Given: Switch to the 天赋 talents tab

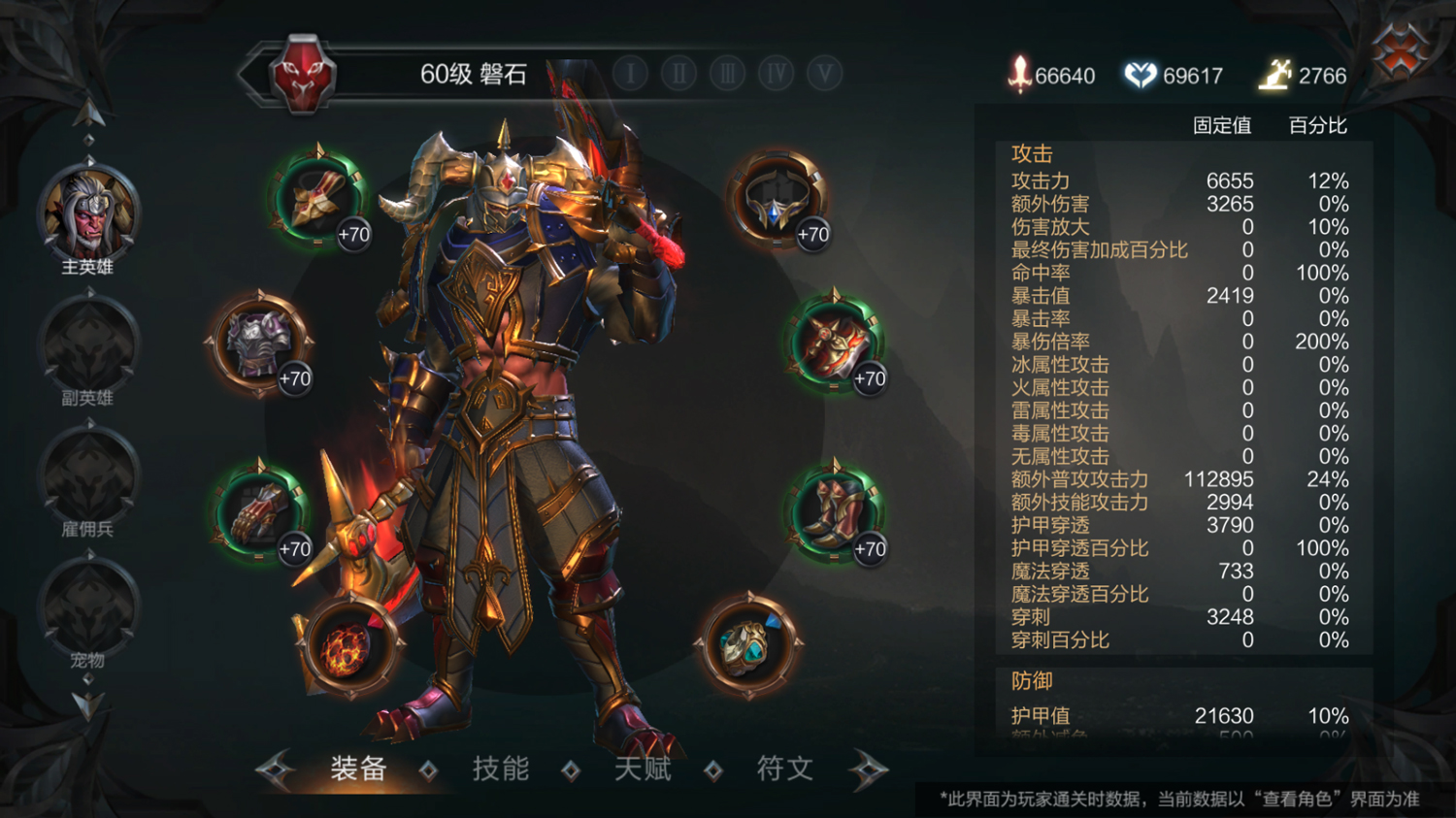Looking at the screenshot, I should pos(643,769).
